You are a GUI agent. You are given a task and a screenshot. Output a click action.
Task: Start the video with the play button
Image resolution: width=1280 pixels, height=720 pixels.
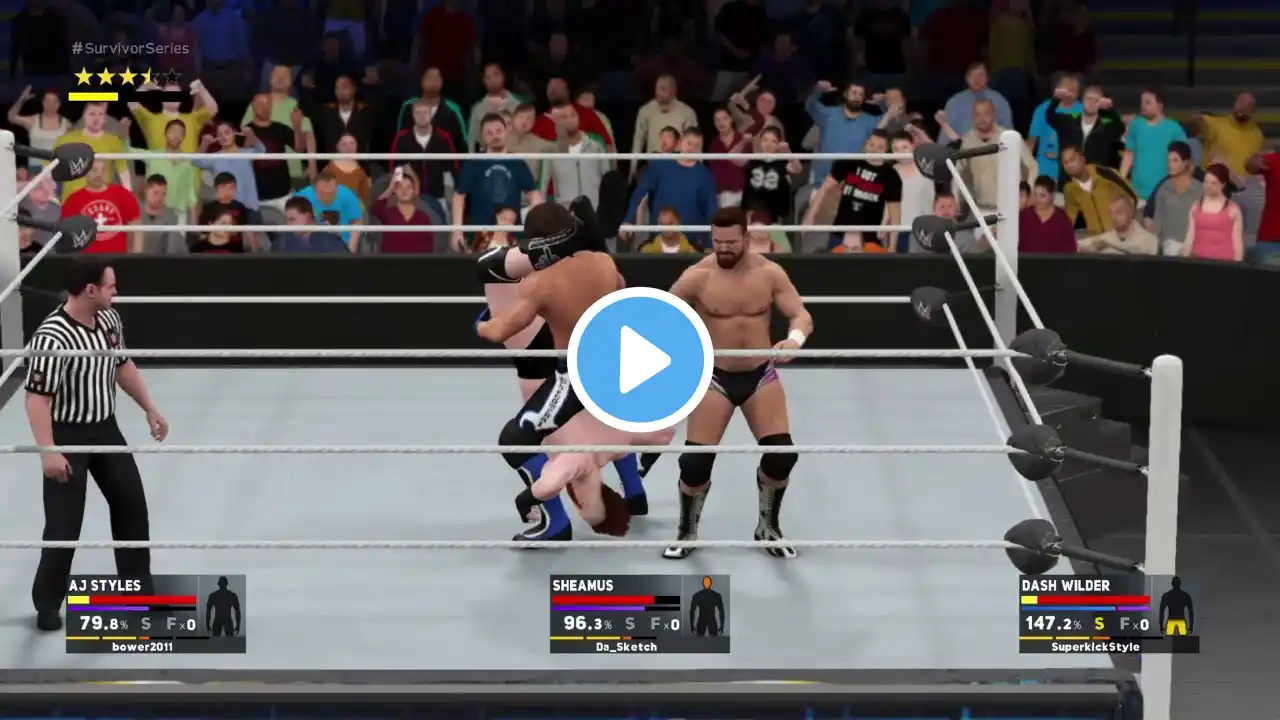tap(640, 360)
